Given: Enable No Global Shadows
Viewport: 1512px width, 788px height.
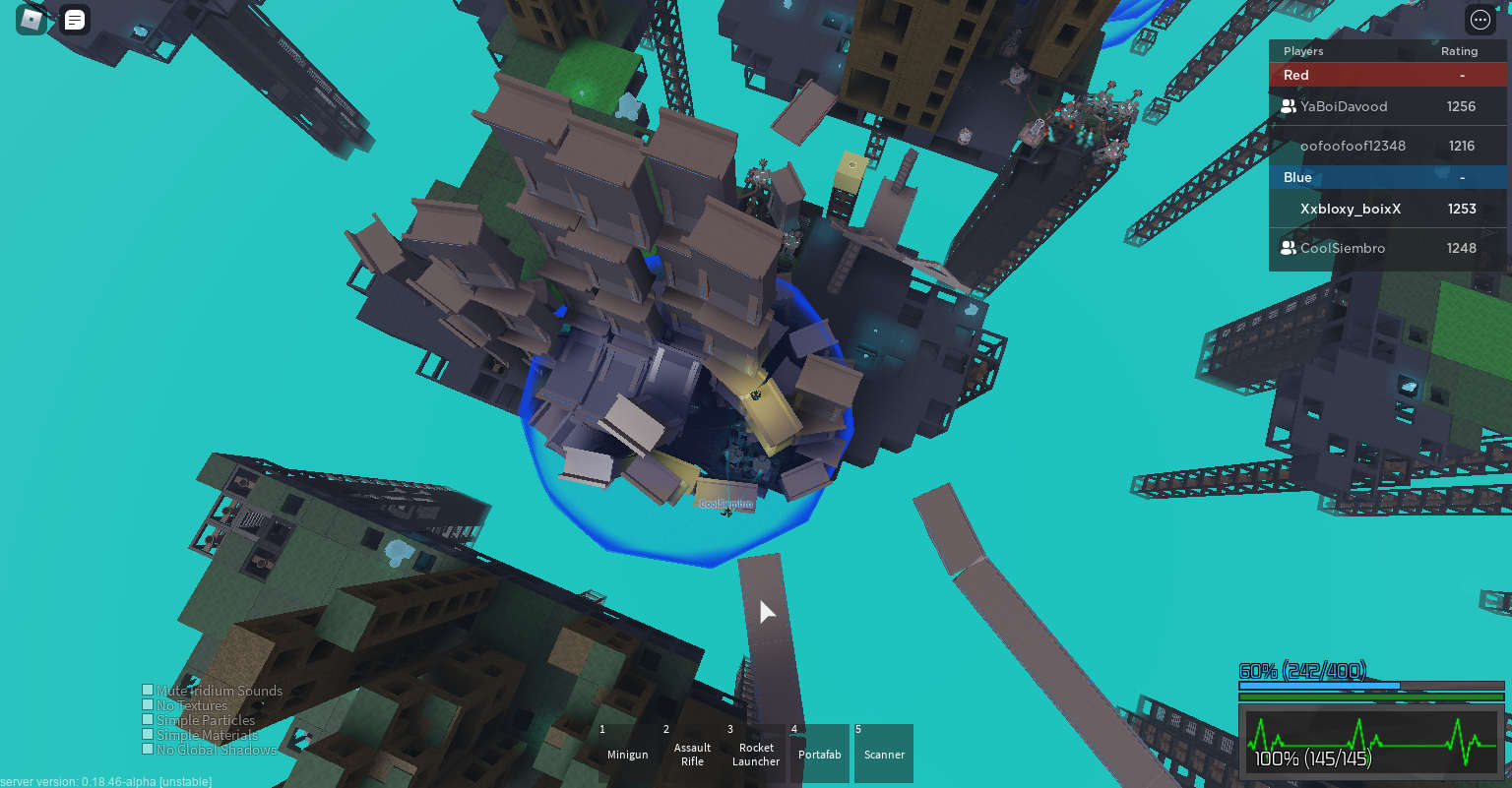Looking at the screenshot, I should [147, 749].
